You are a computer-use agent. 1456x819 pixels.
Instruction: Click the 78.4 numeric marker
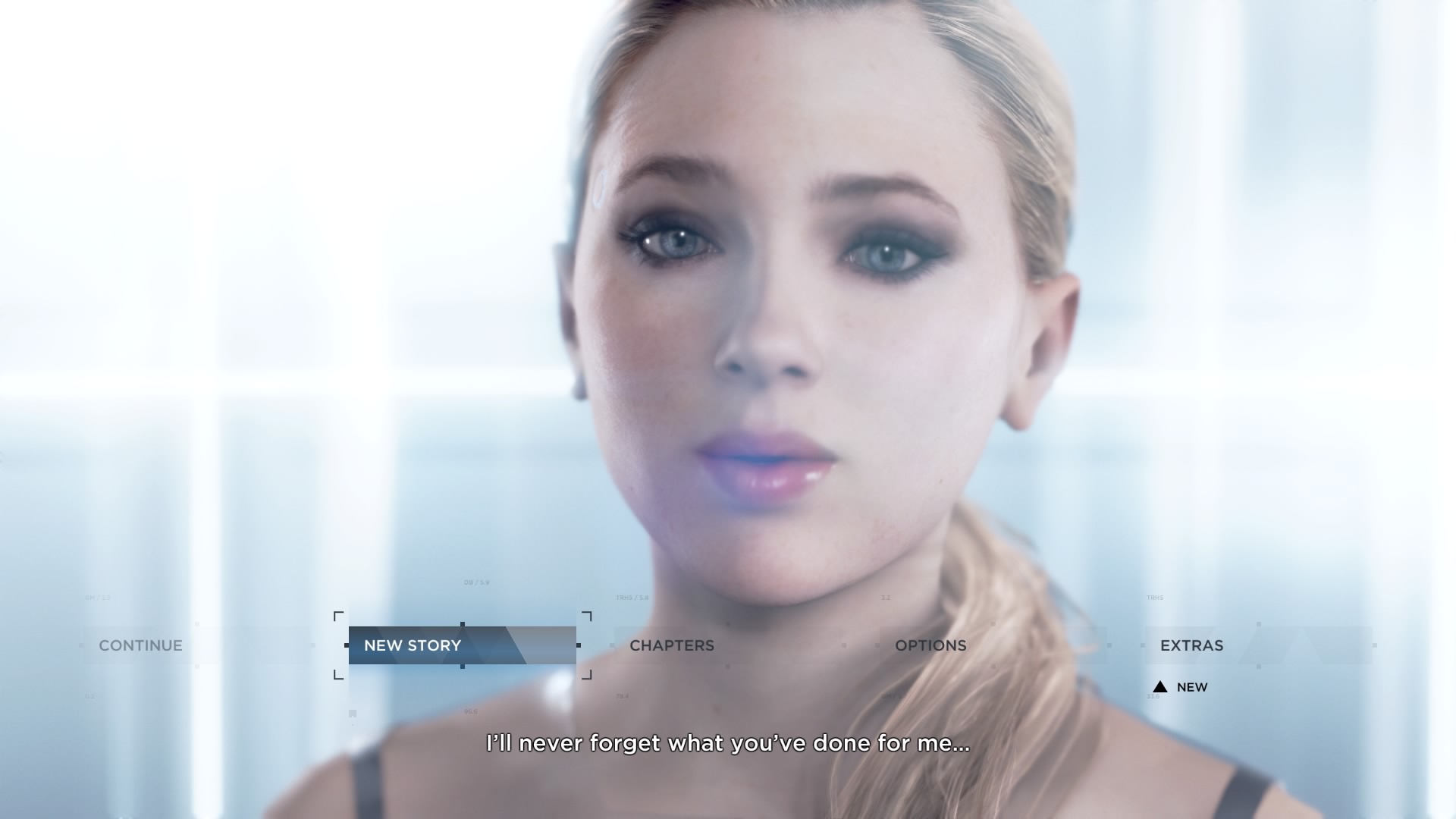click(622, 695)
